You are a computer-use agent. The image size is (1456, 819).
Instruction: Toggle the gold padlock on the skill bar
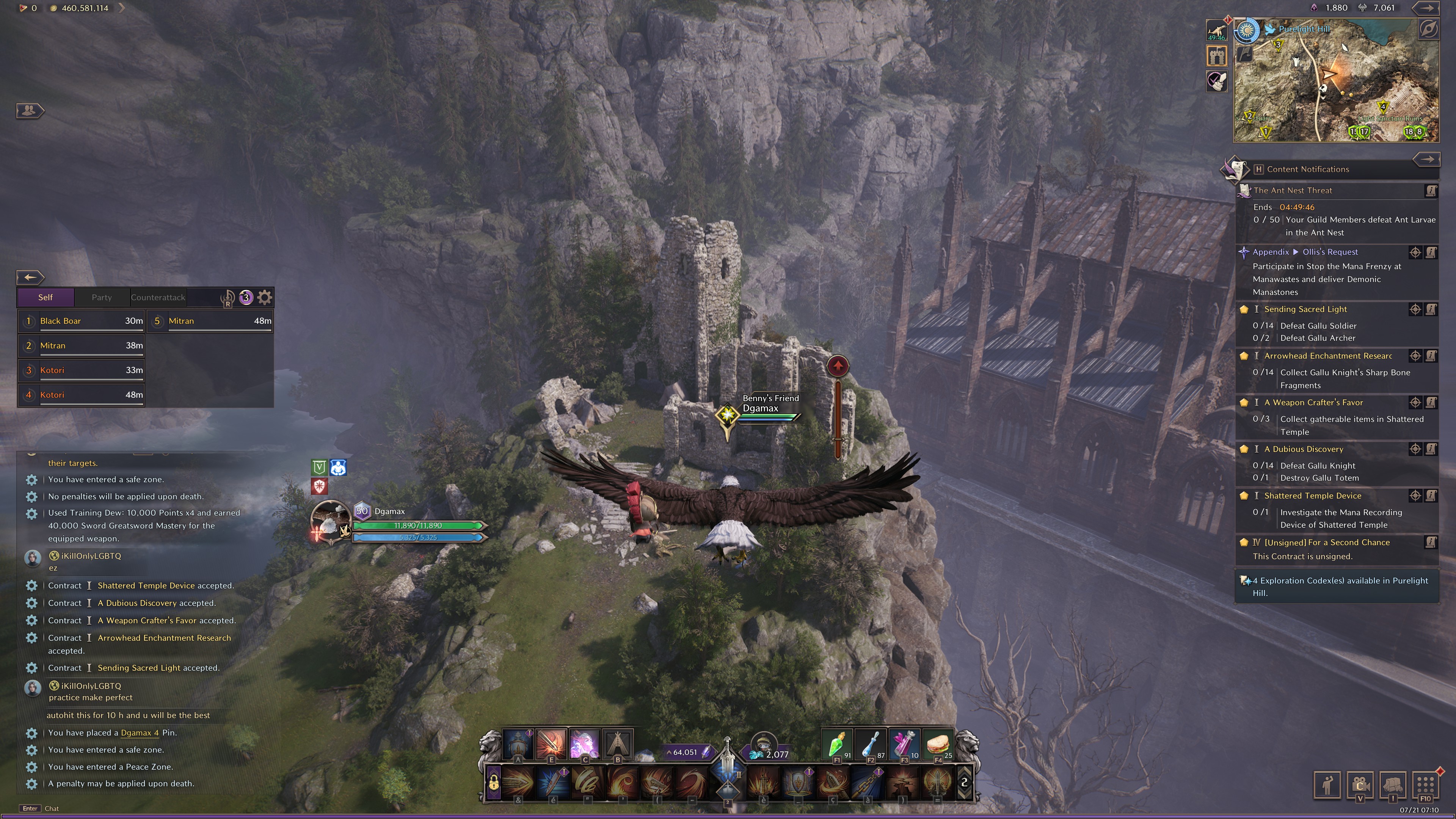pos(493,783)
